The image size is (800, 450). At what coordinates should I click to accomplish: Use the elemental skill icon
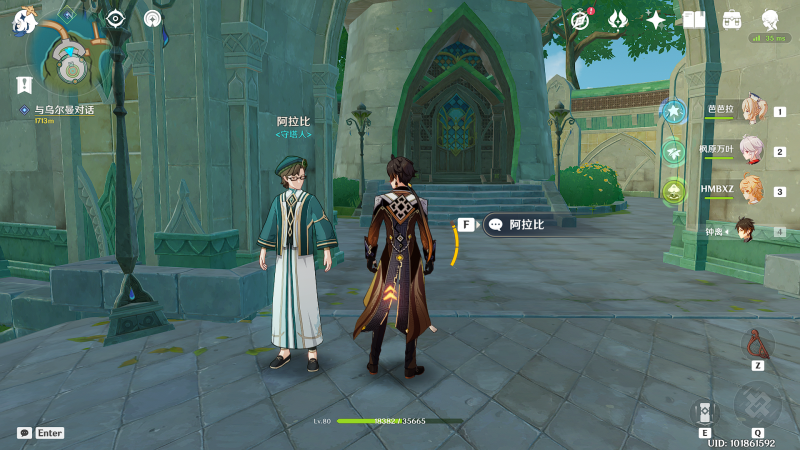tap(705, 413)
